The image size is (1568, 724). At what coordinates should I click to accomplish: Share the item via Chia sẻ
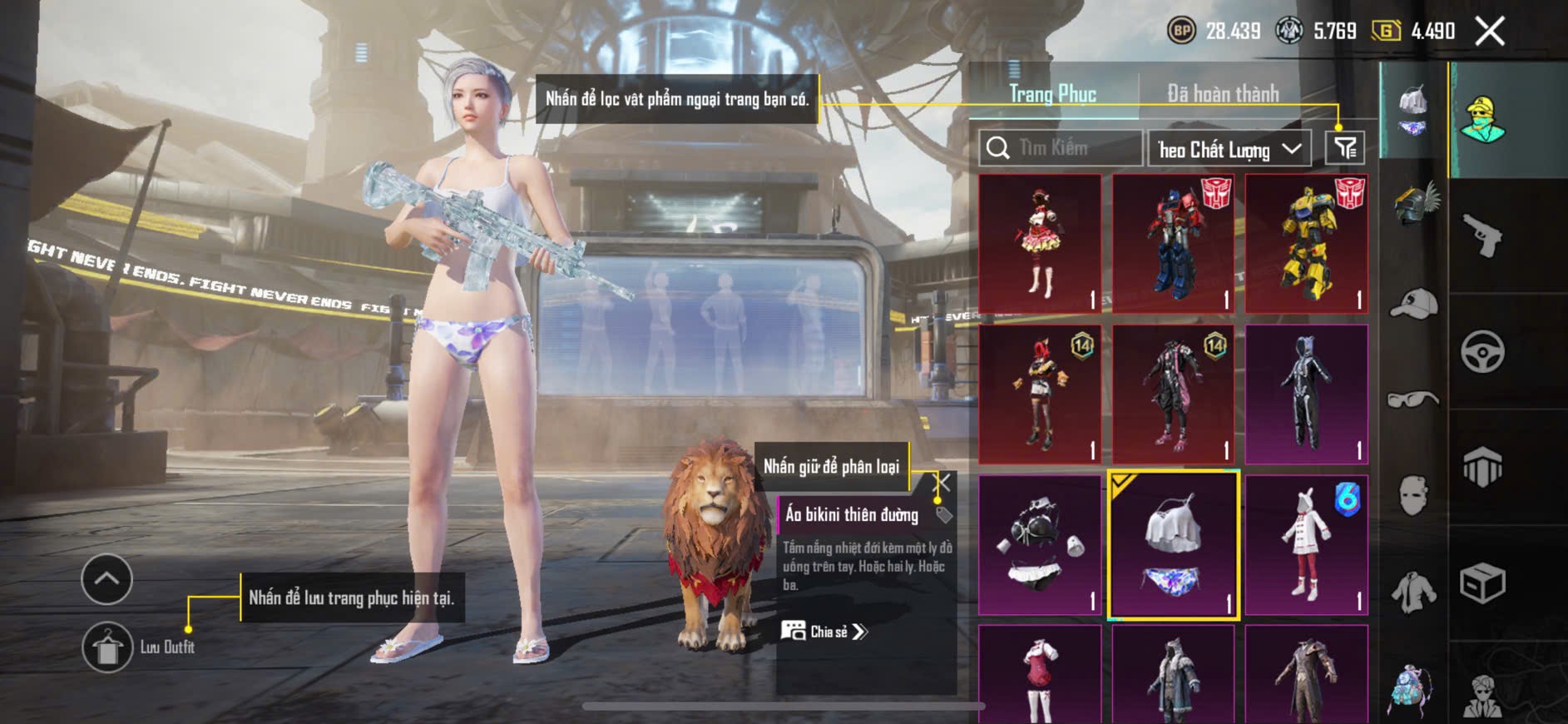pos(824,632)
